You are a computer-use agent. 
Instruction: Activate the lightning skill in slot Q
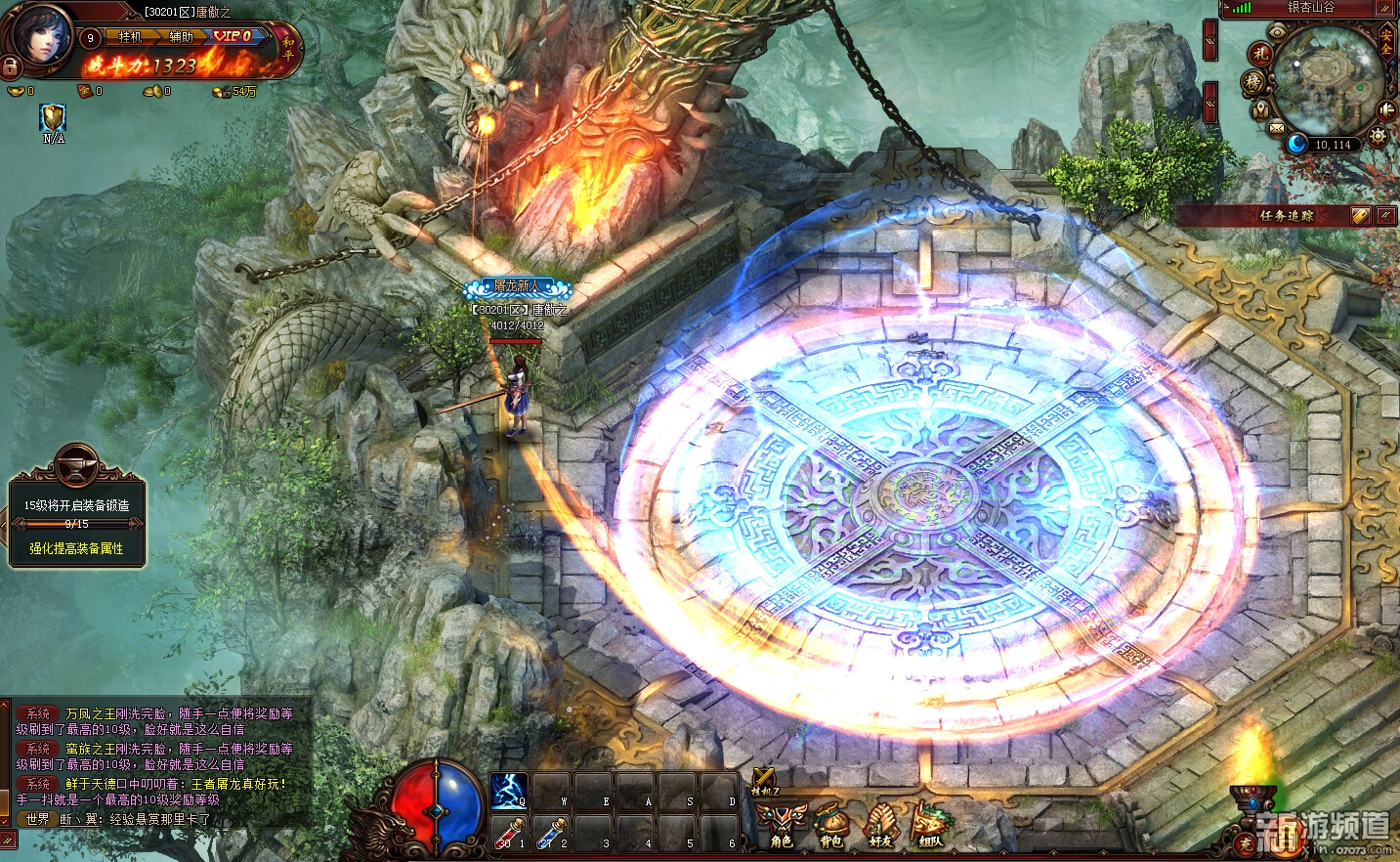click(508, 791)
